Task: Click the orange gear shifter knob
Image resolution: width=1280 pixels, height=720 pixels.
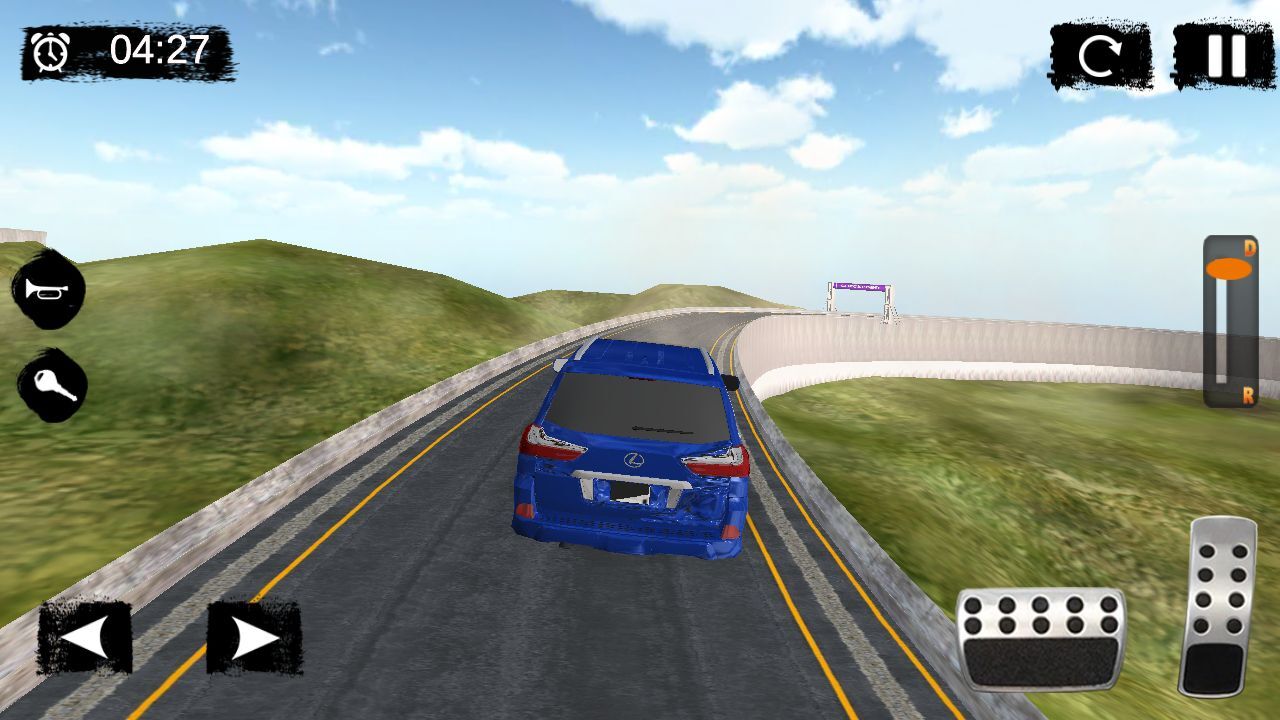Action: point(1228,268)
